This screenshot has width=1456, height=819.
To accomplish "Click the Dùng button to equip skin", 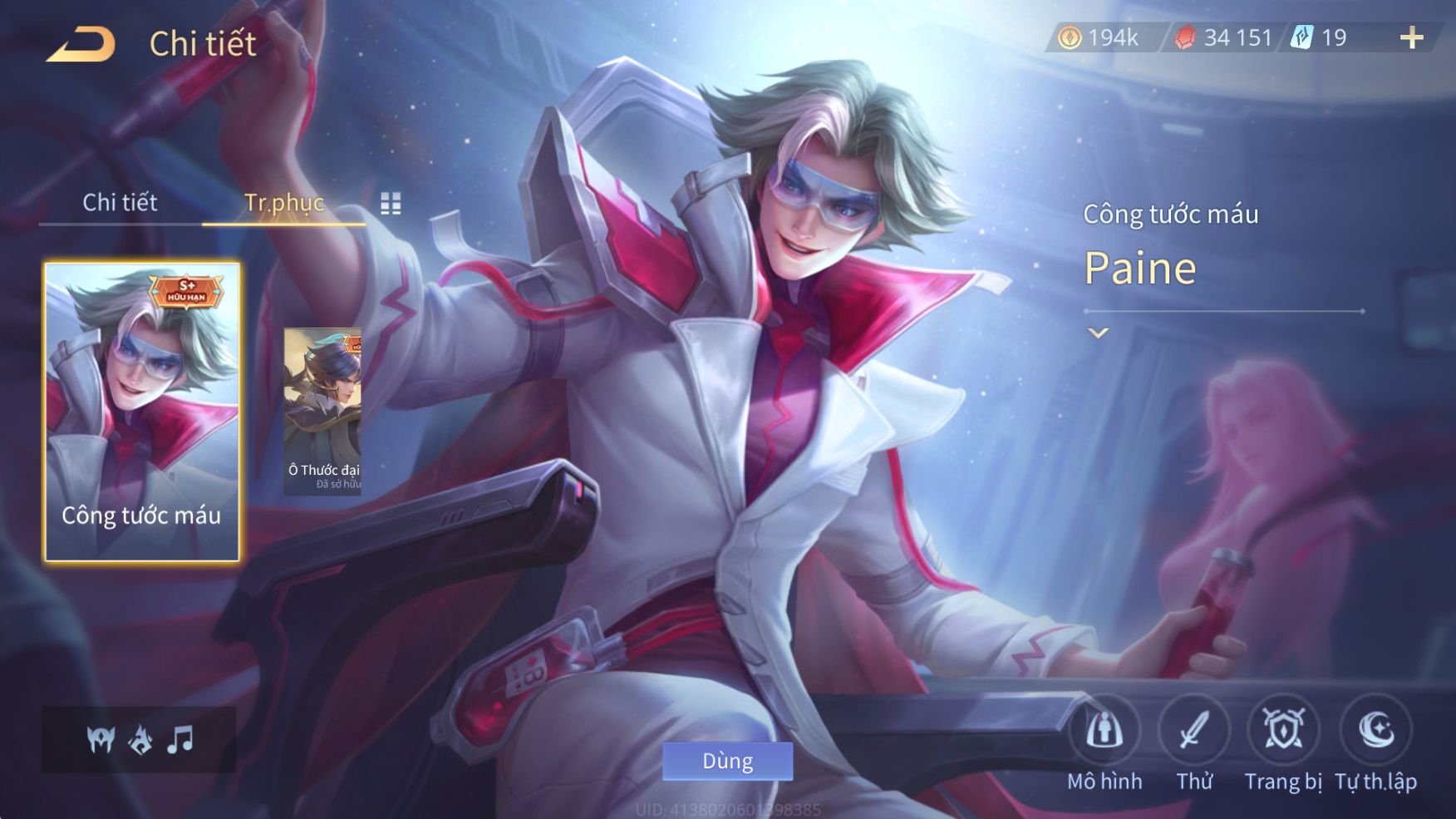I will [x=727, y=761].
